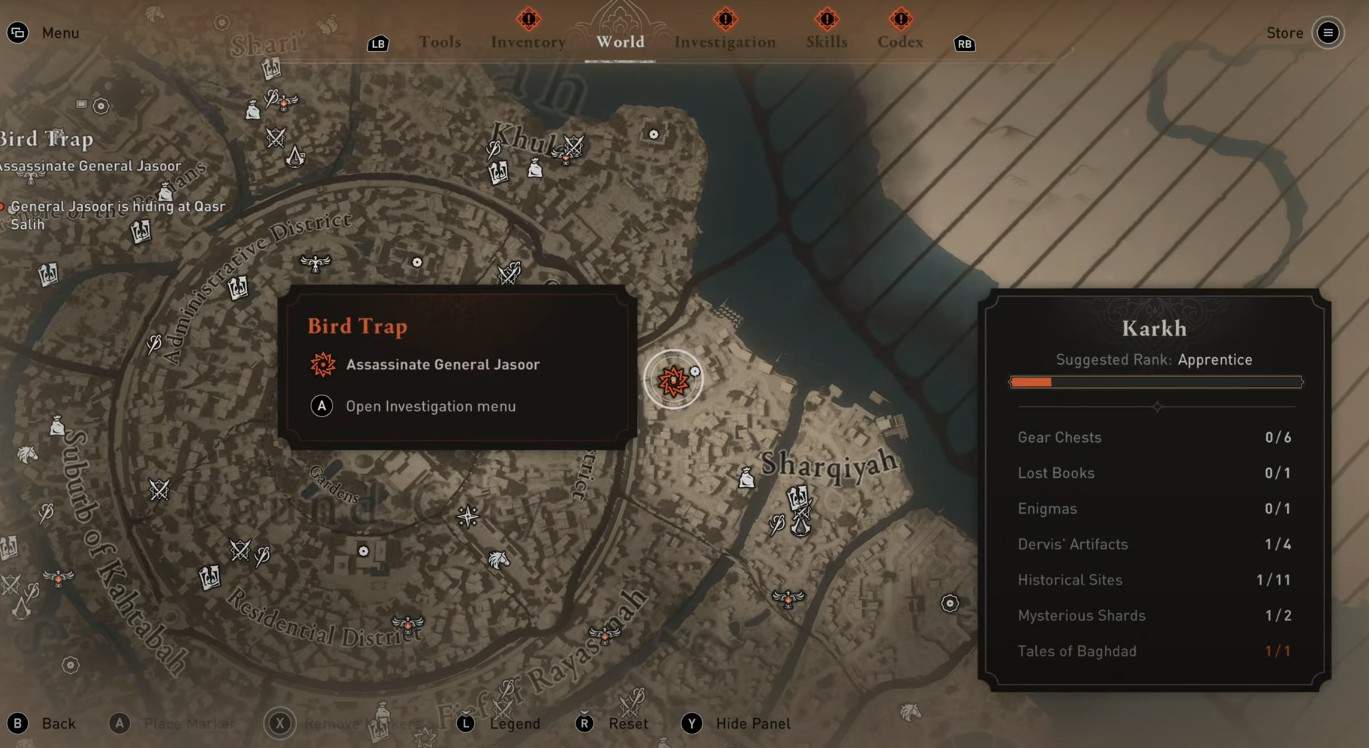The width and height of the screenshot is (1369, 748).
Task: Reset the map view
Action: (x=627, y=723)
